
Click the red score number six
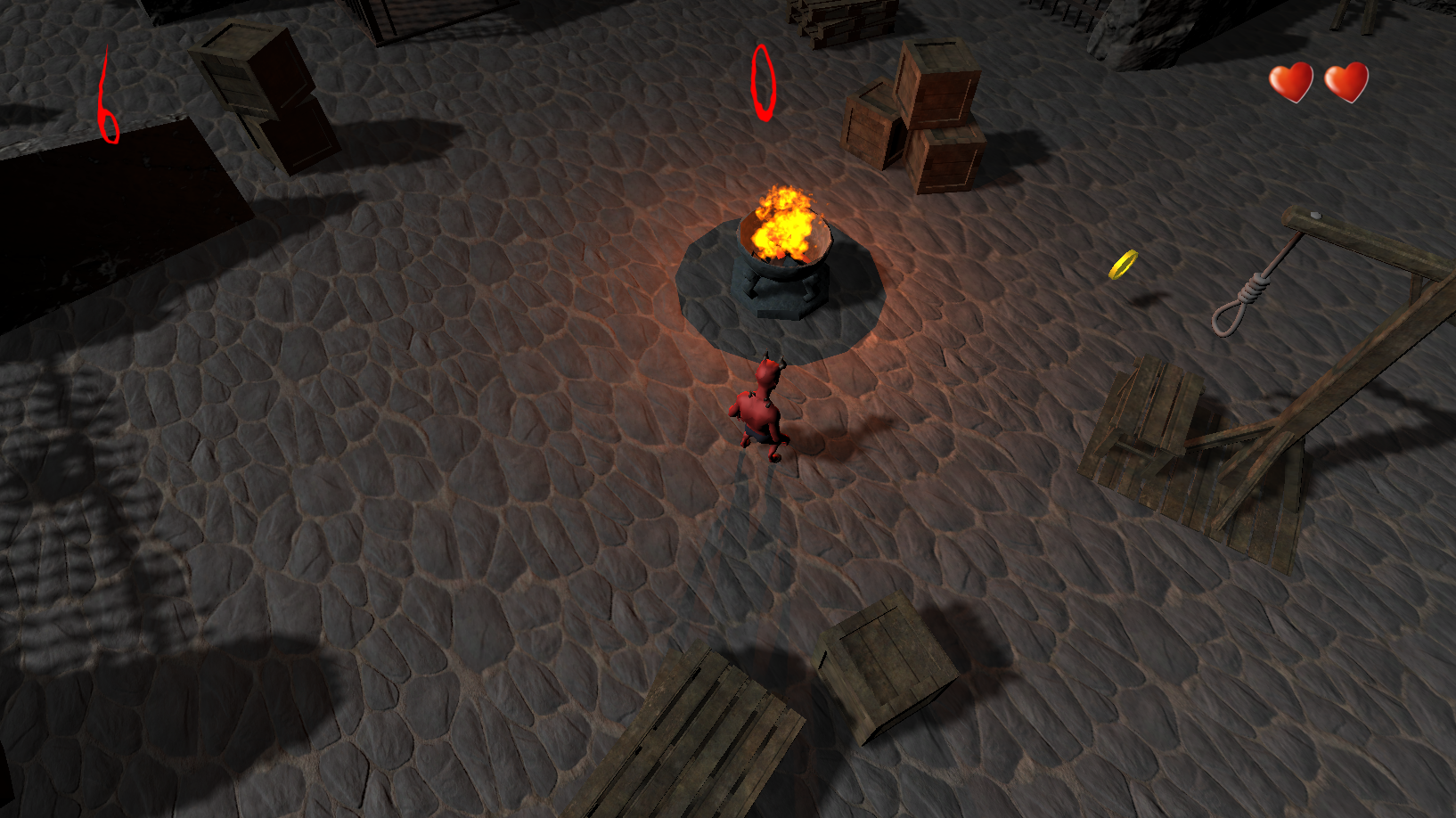tap(107, 94)
